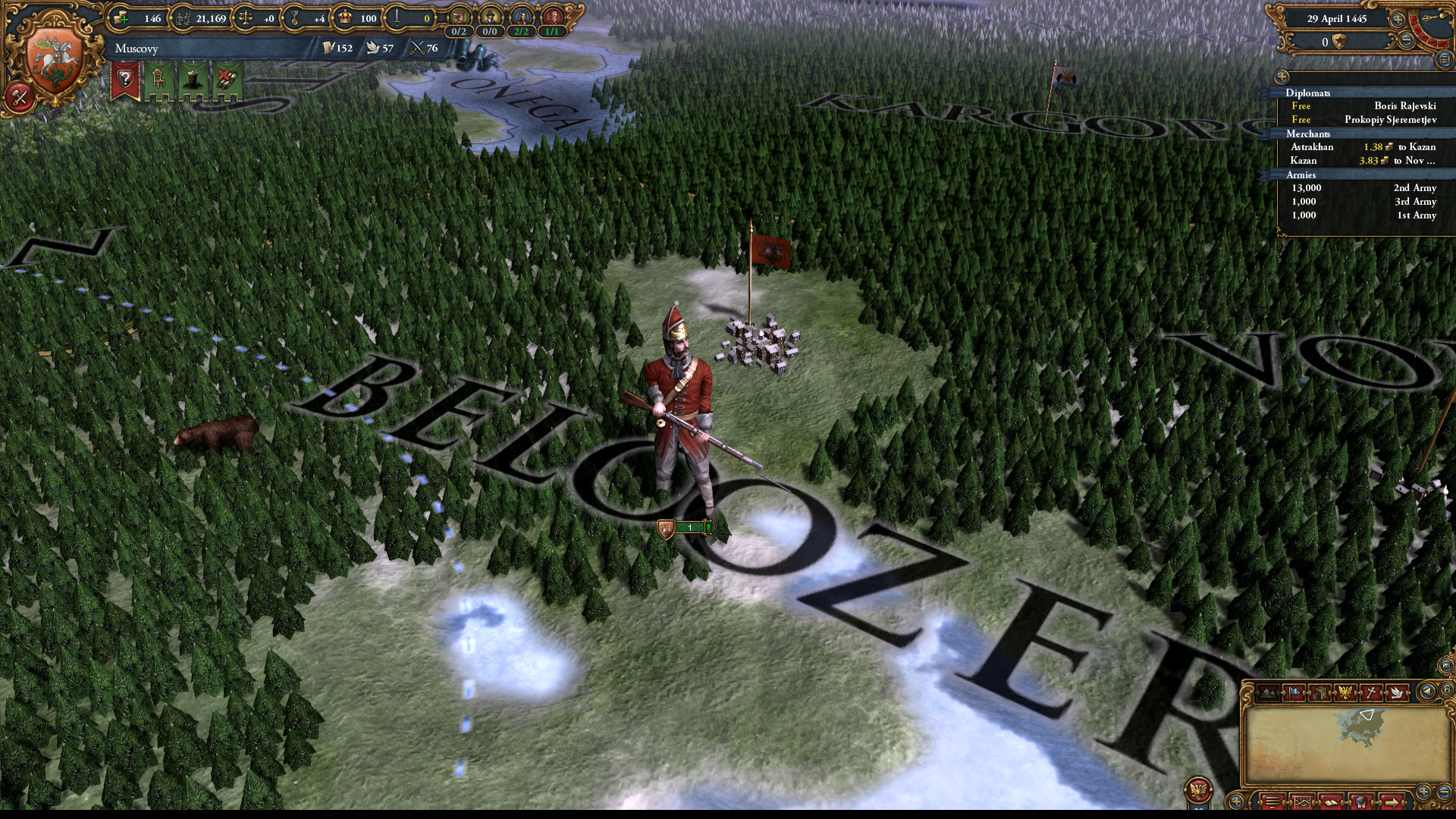Open the crossed-out scrolls alert banner
This screenshot has width=1456, height=819.
point(227,80)
